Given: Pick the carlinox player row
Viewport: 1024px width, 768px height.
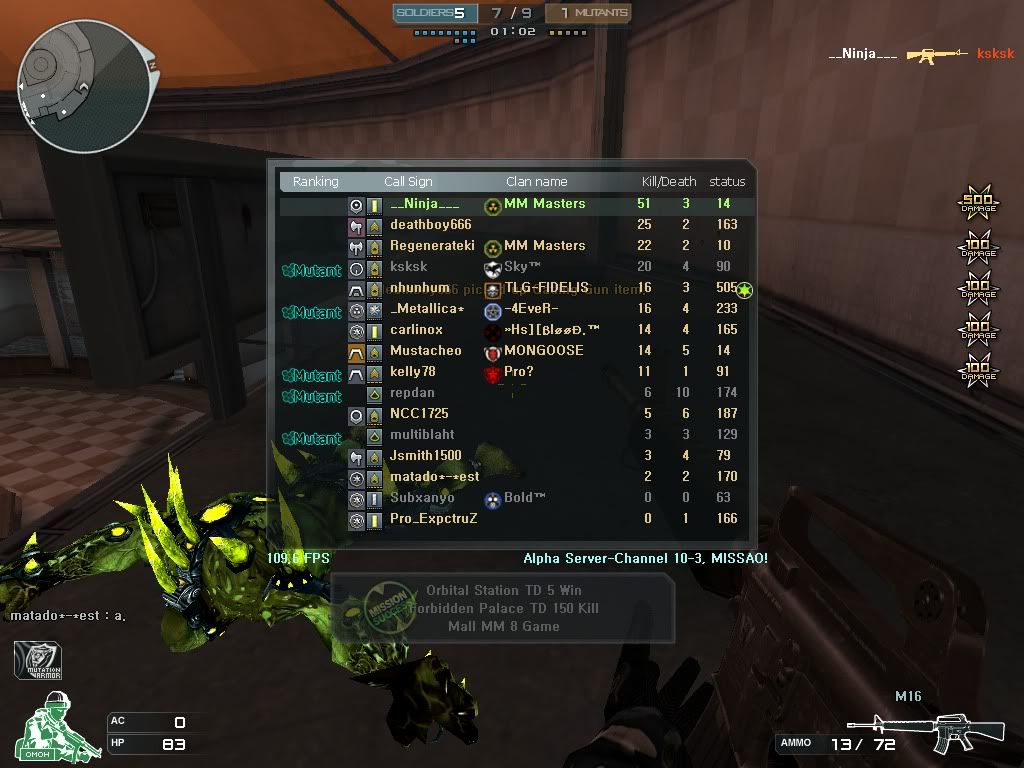Looking at the screenshot, I should (513, 330).
